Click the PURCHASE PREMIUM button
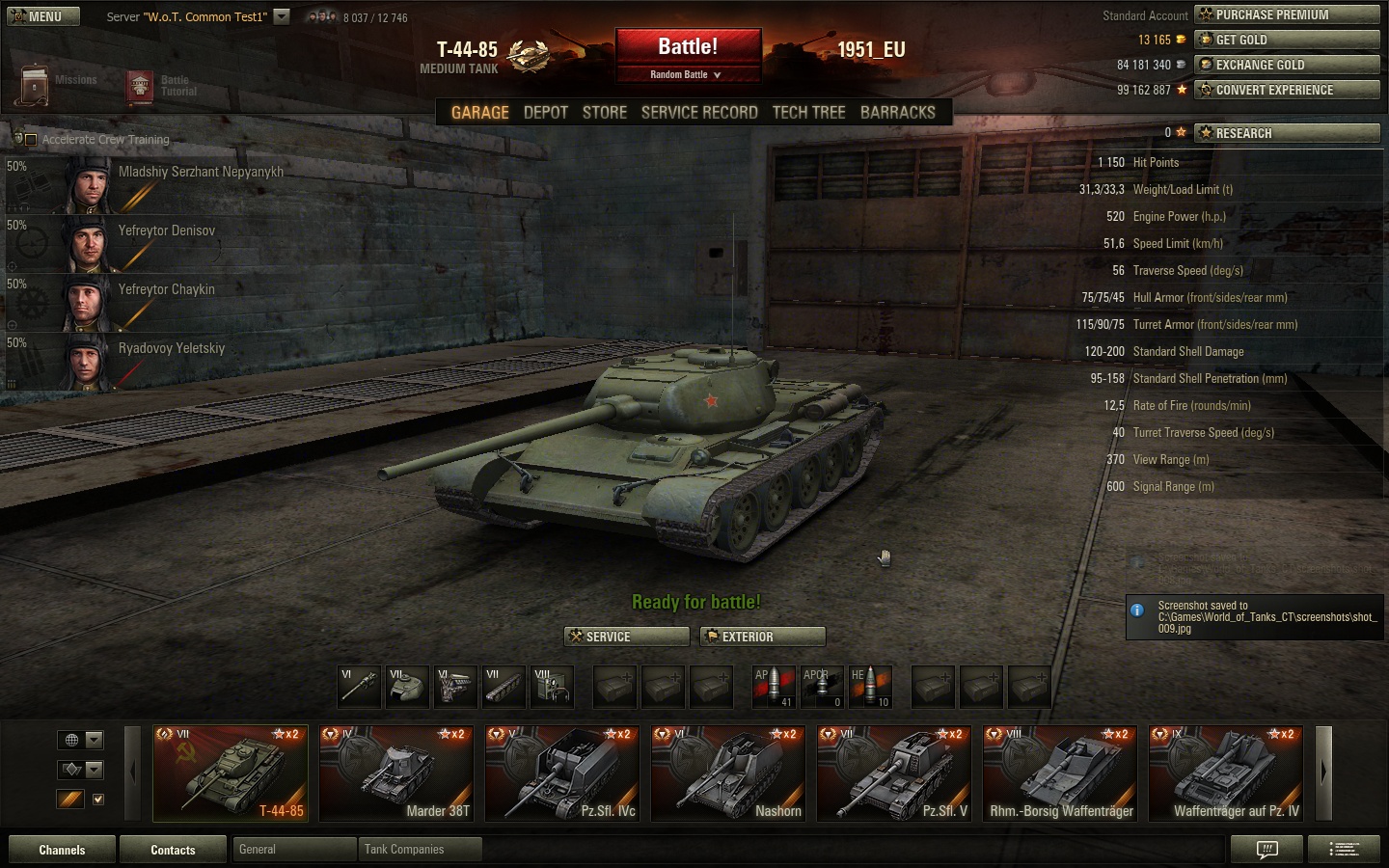The width and height of the screenshot is (1389, 868). click(x=1287, y=14)
